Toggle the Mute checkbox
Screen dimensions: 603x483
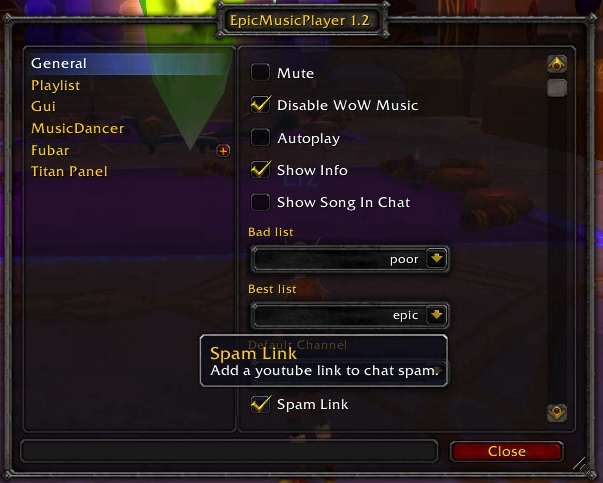tap(260, 73)
